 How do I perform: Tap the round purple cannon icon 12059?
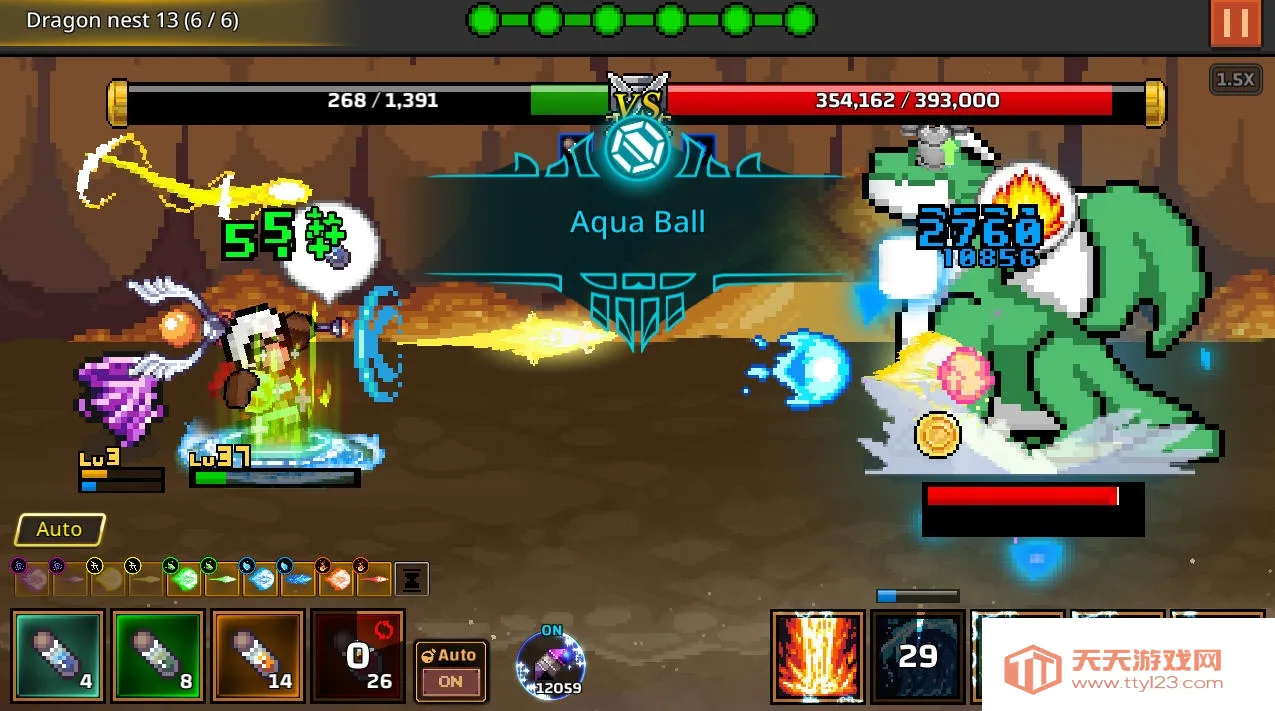pos(550,664)
